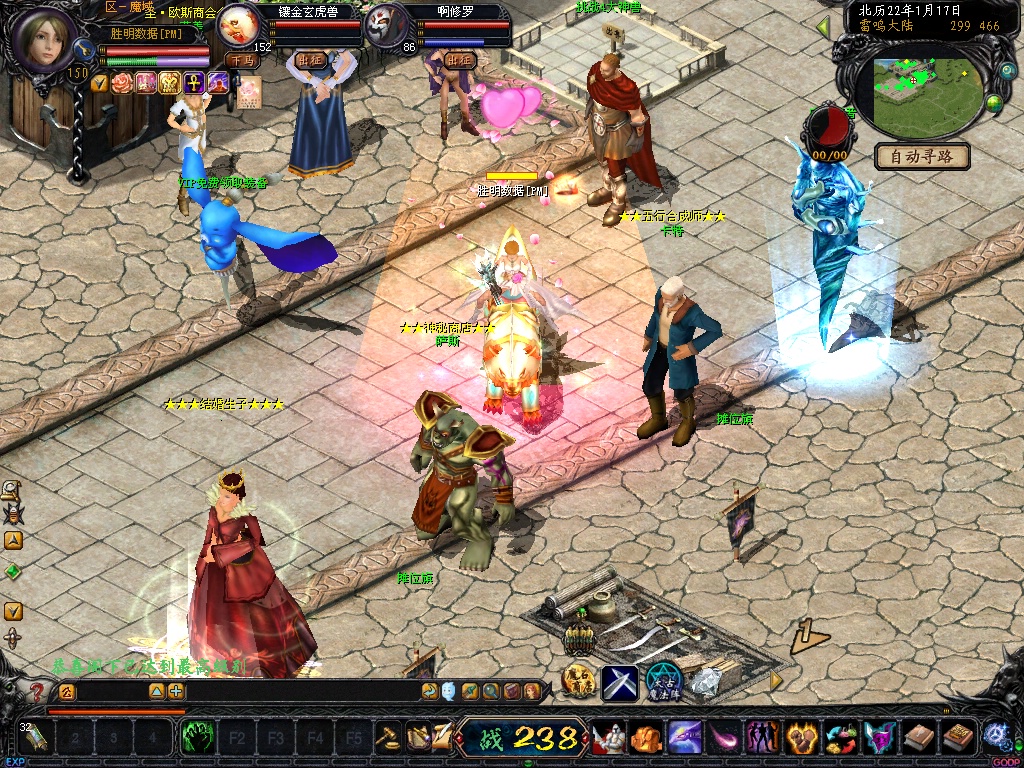Click the golden ankh buff icon
Screen dimensions: 1024x768
pos(192,82)
